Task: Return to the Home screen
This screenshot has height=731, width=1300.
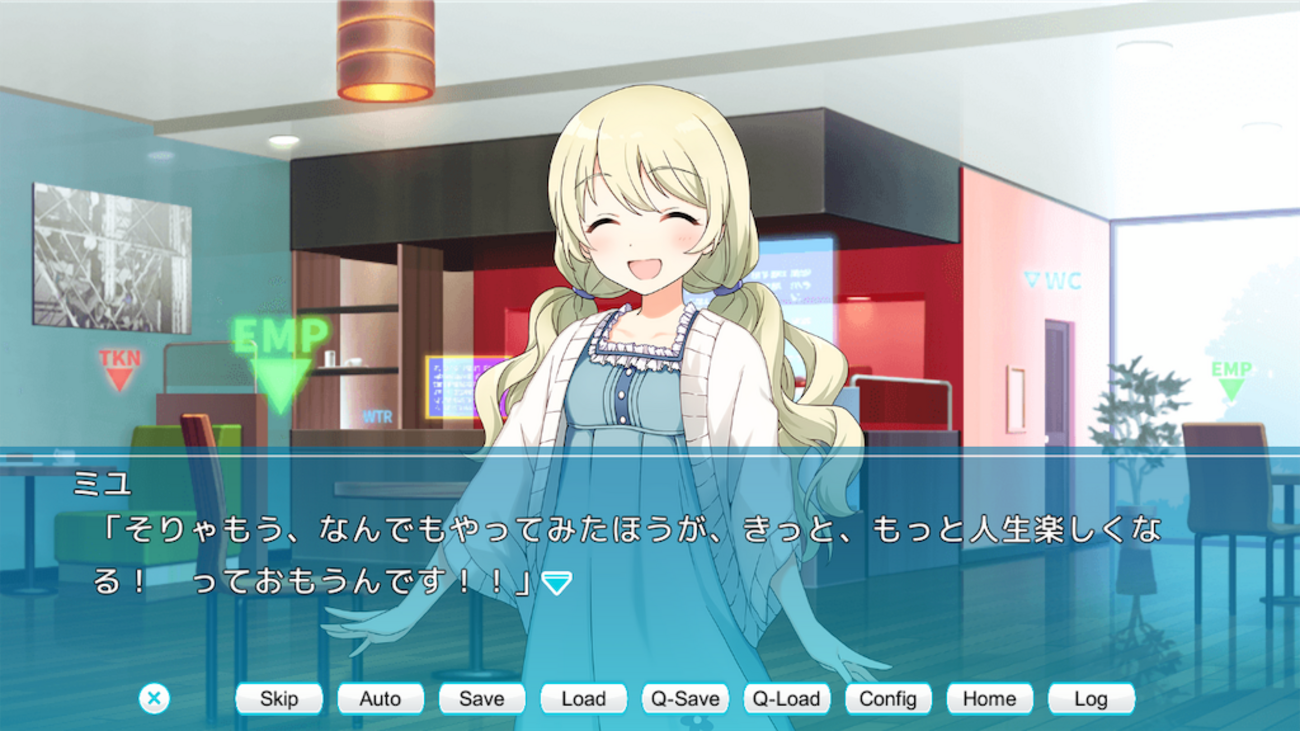Action: click(989, 699)
